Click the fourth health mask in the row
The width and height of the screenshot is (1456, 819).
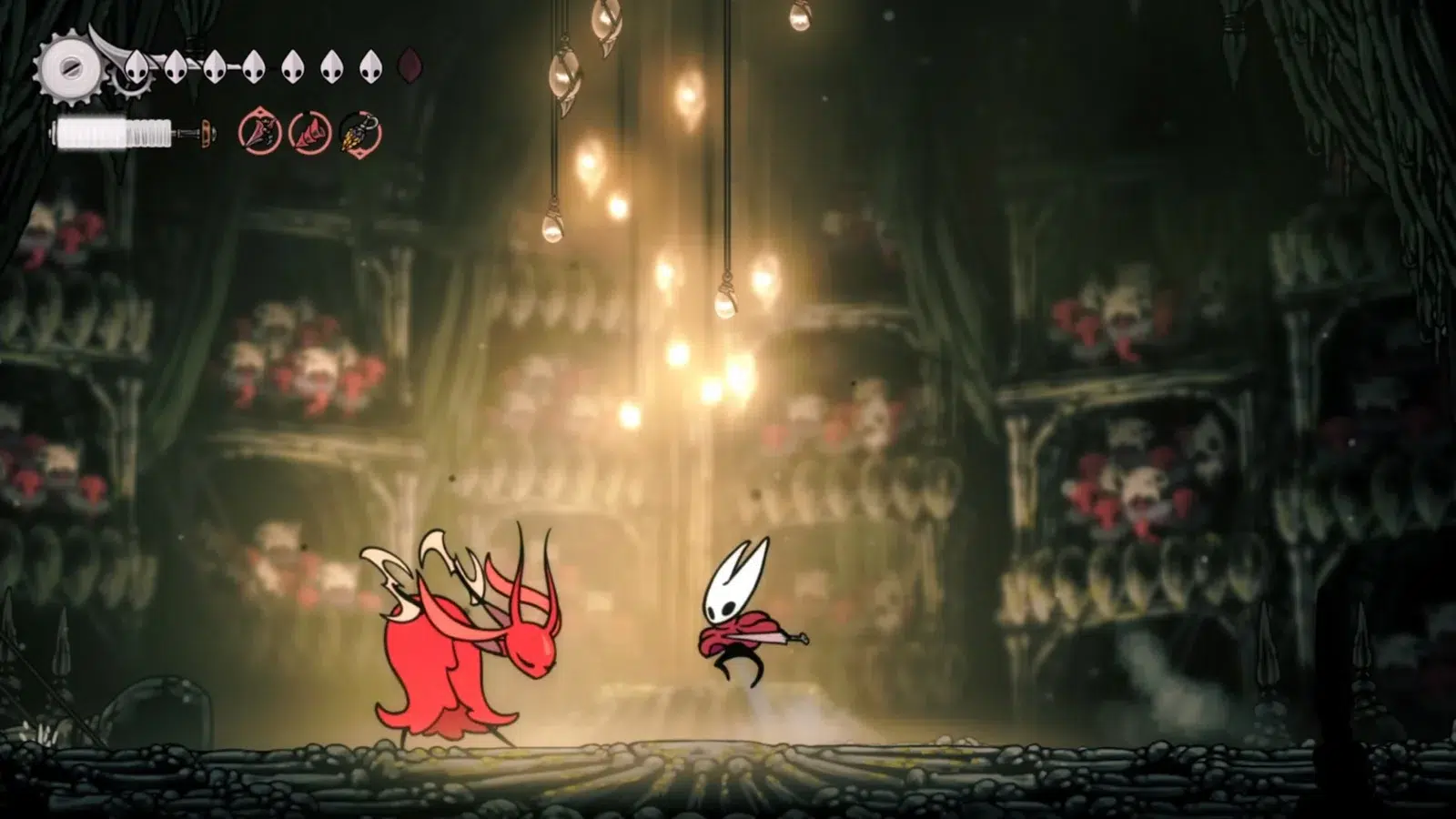click(x=252, y=66)
